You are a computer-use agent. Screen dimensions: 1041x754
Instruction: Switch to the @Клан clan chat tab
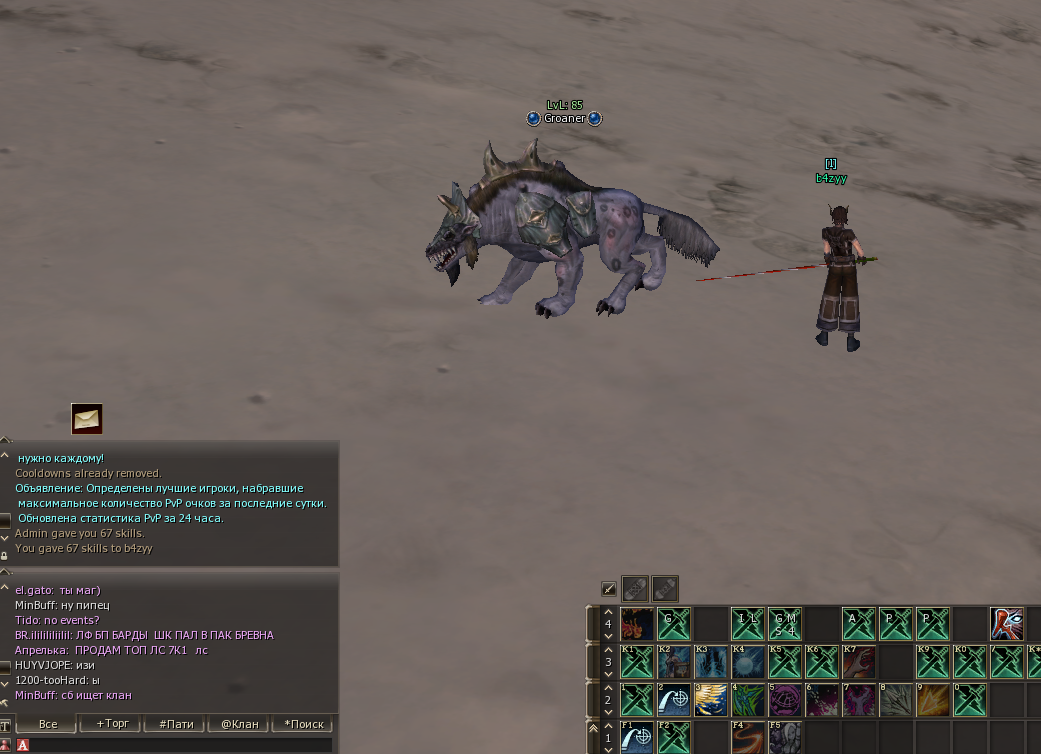pyautogui.click(x=241, y=724)
